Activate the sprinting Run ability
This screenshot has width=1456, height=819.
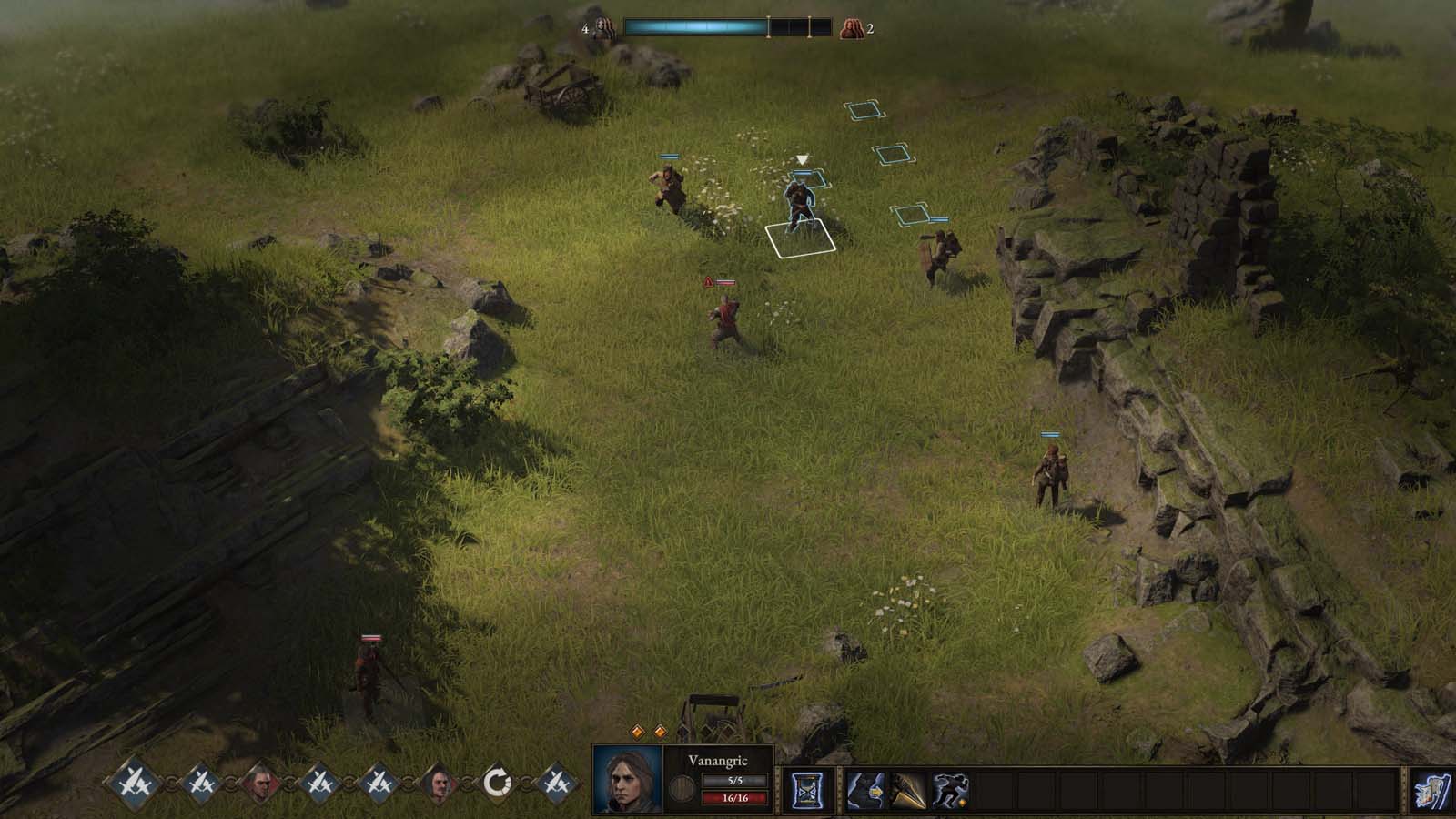click(950, 788)
